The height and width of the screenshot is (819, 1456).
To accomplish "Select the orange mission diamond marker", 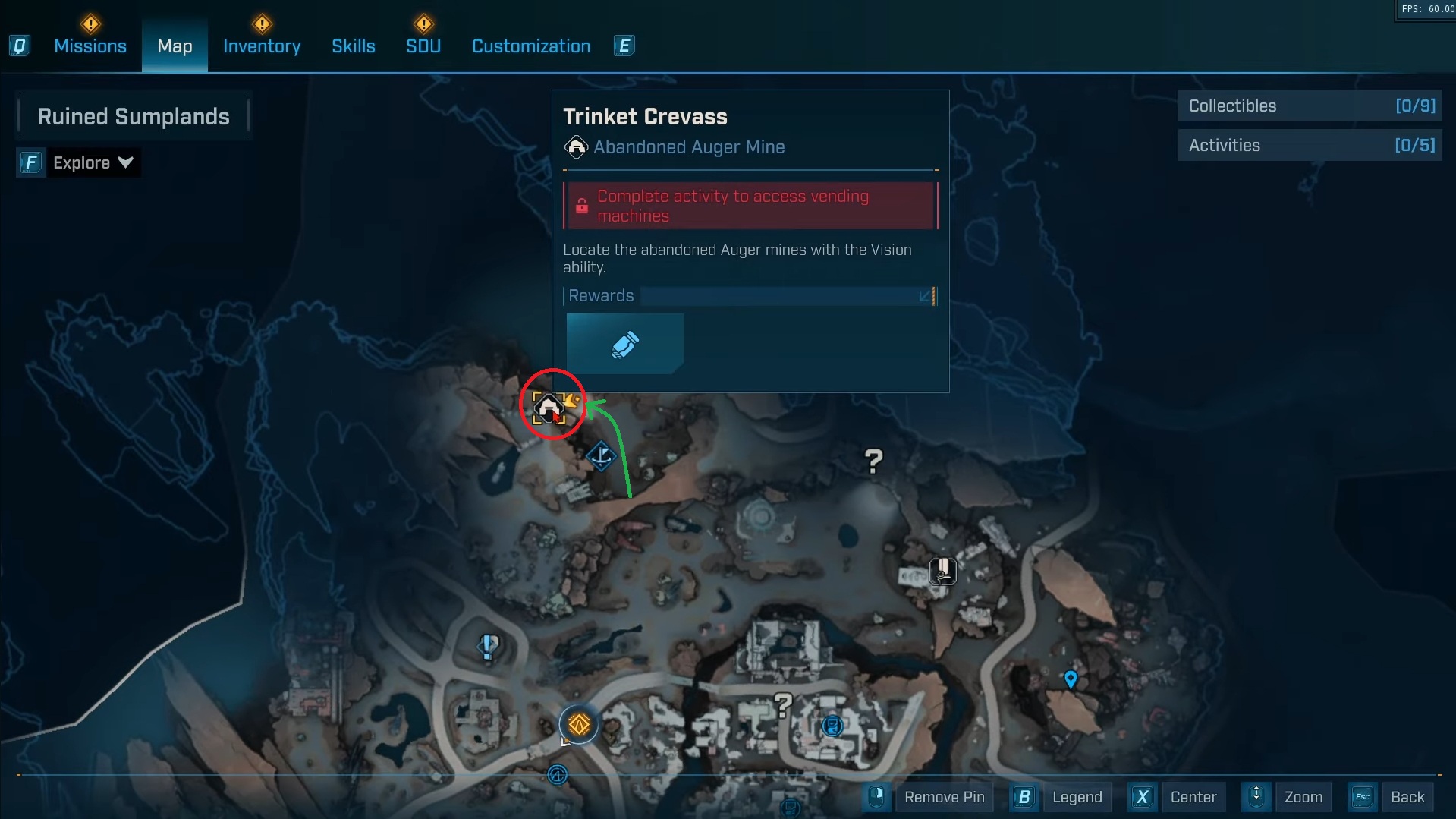I will tap(579, 725).
